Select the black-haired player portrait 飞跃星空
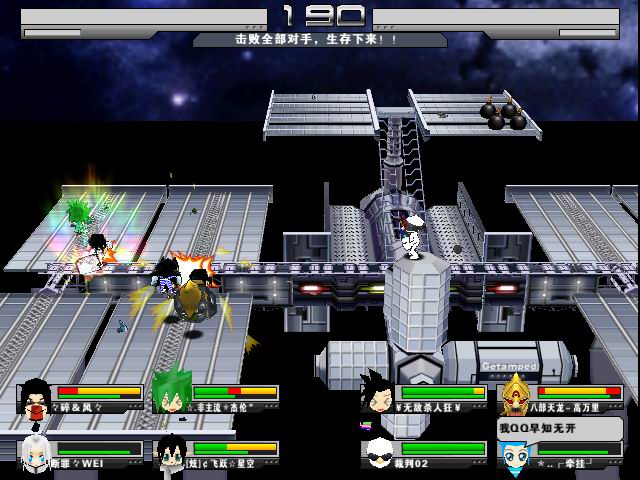Screen dimensions: 640x480 [171, 452]
